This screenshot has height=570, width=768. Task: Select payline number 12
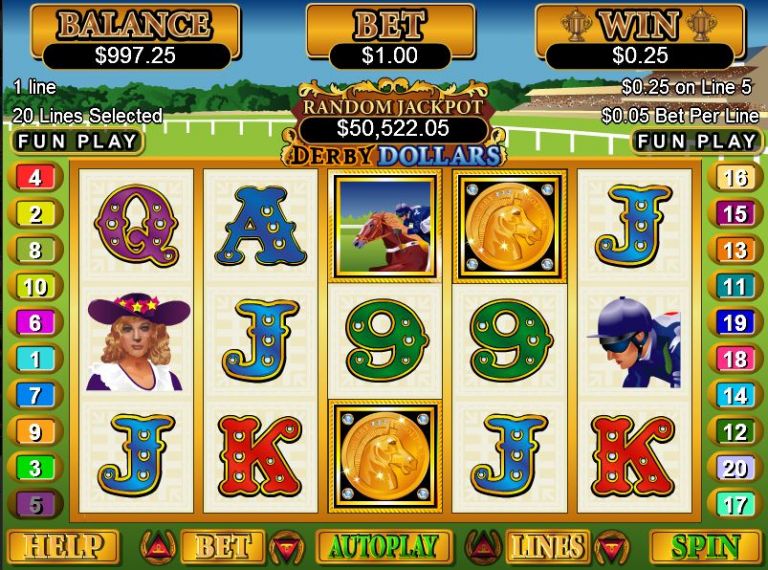coord(735,432)
